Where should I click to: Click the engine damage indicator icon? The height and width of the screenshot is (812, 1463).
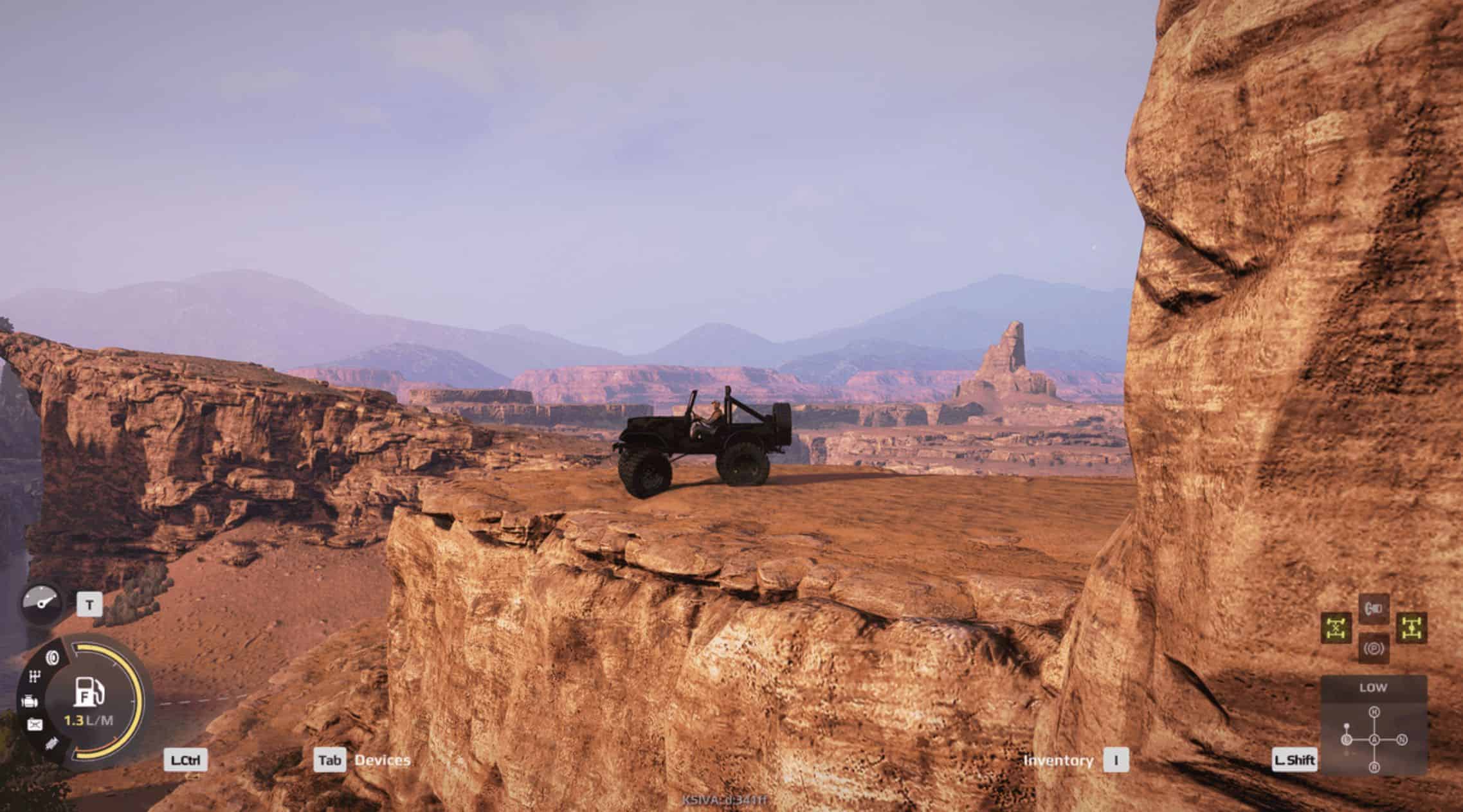[x=30, y=701]
